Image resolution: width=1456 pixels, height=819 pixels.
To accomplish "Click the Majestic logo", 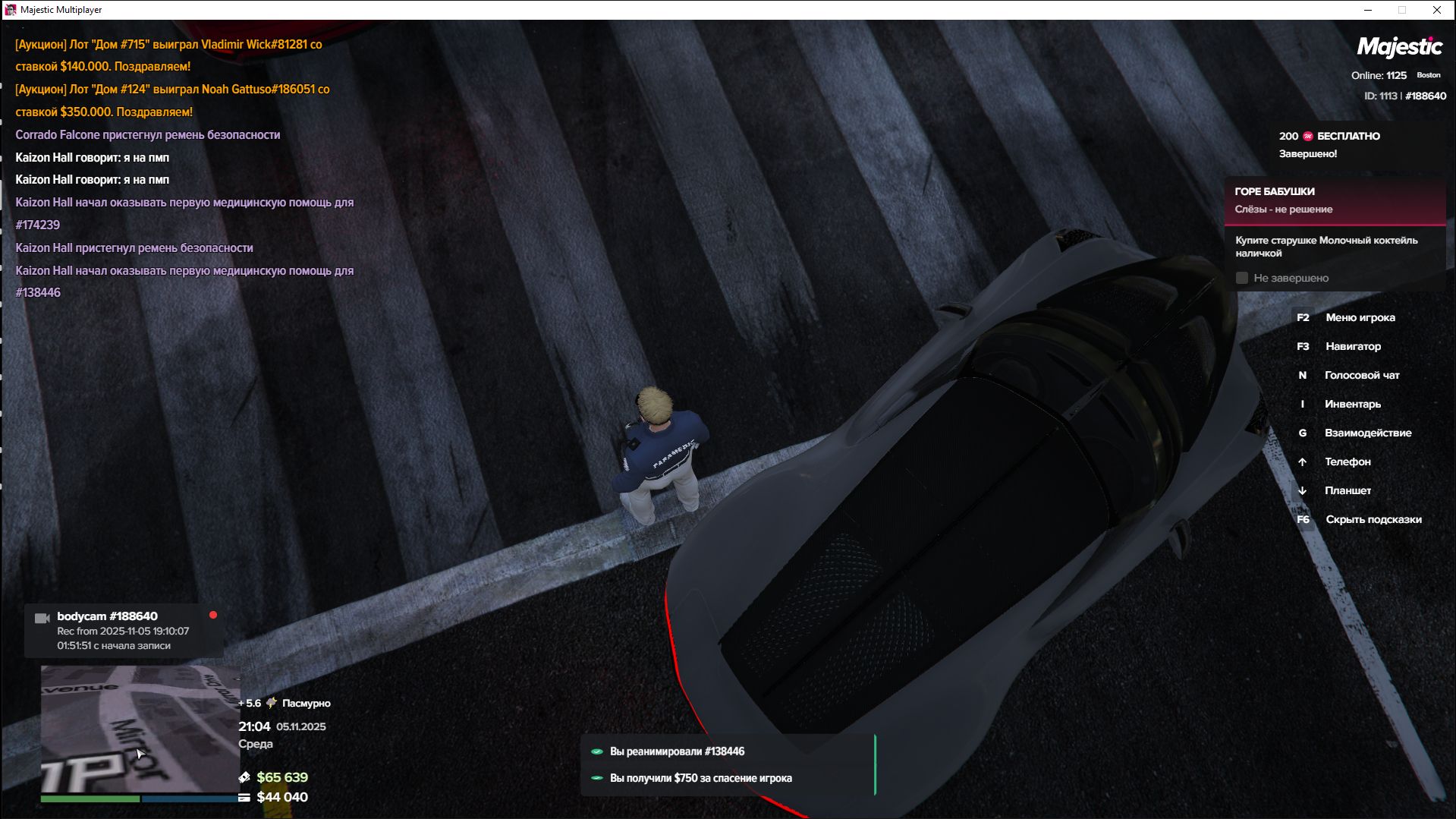I will pyautogui.click(x=1399, y=48).
